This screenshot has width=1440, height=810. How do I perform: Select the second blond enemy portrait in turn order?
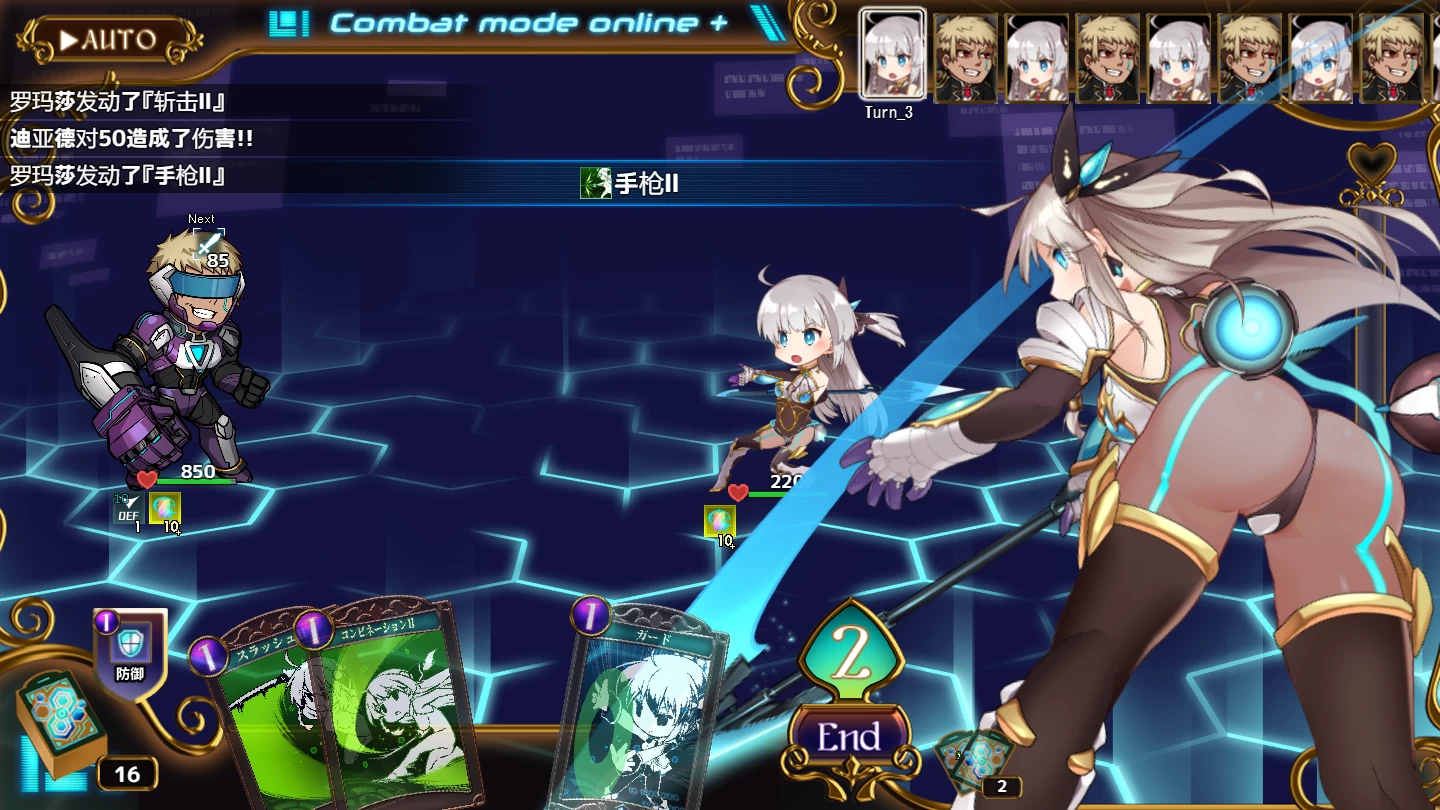(1108, 55)
